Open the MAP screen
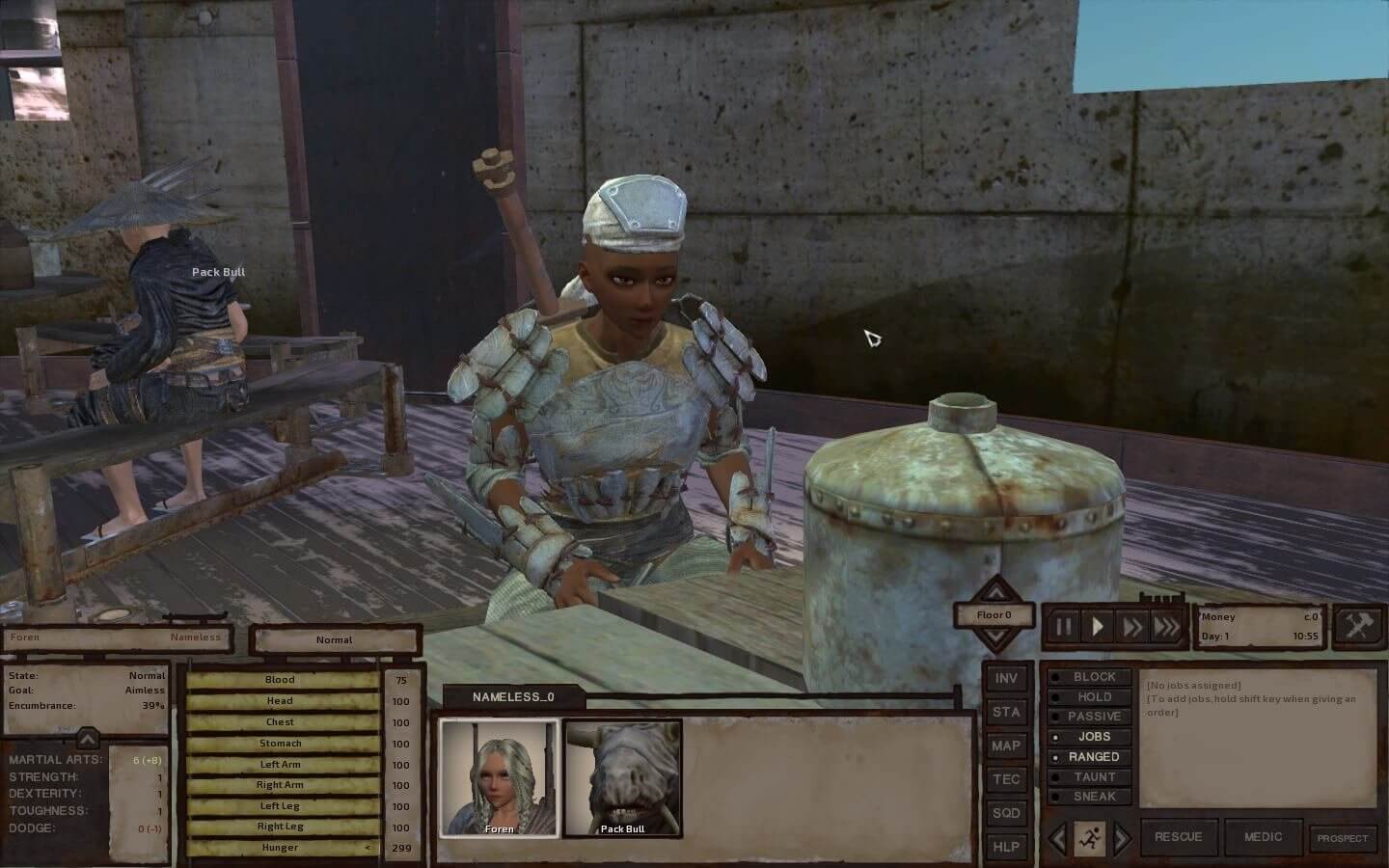The width and height of the screenshot is (1389, 868). point(1006,746)
